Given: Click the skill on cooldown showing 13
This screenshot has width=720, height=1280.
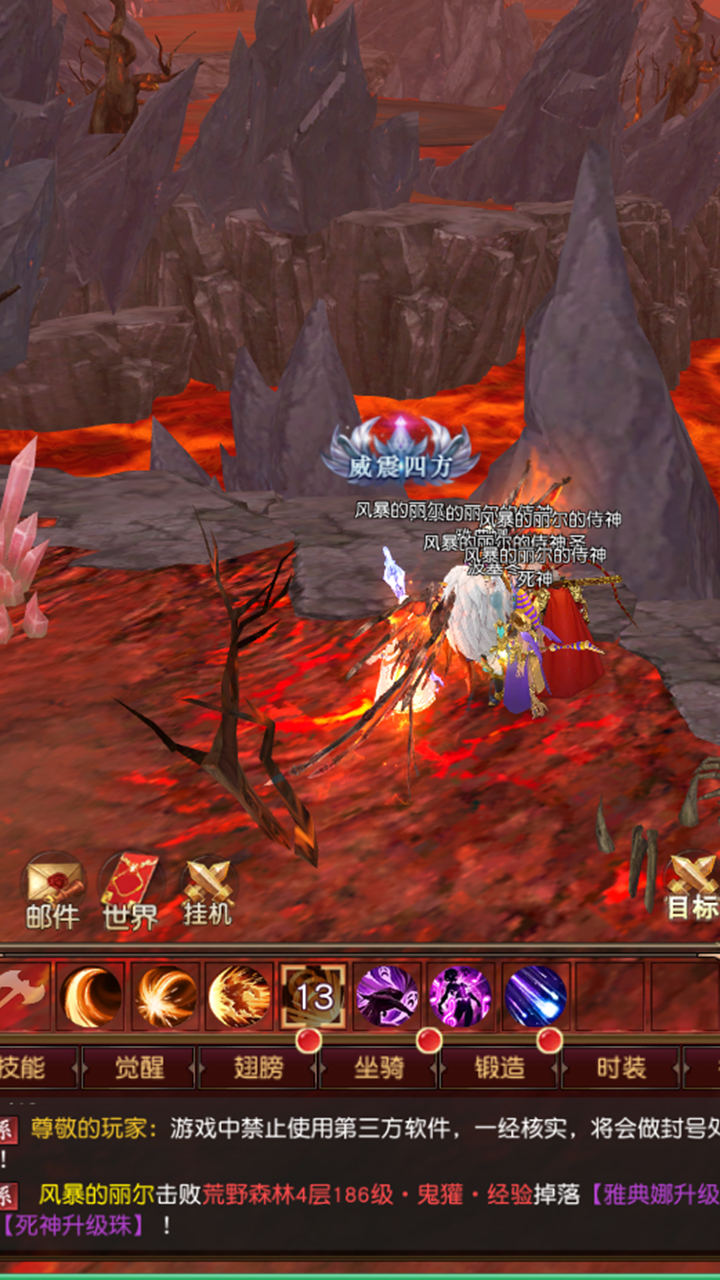Looking at the screenshot, I should pyautogui.click(x=314, y=996).
